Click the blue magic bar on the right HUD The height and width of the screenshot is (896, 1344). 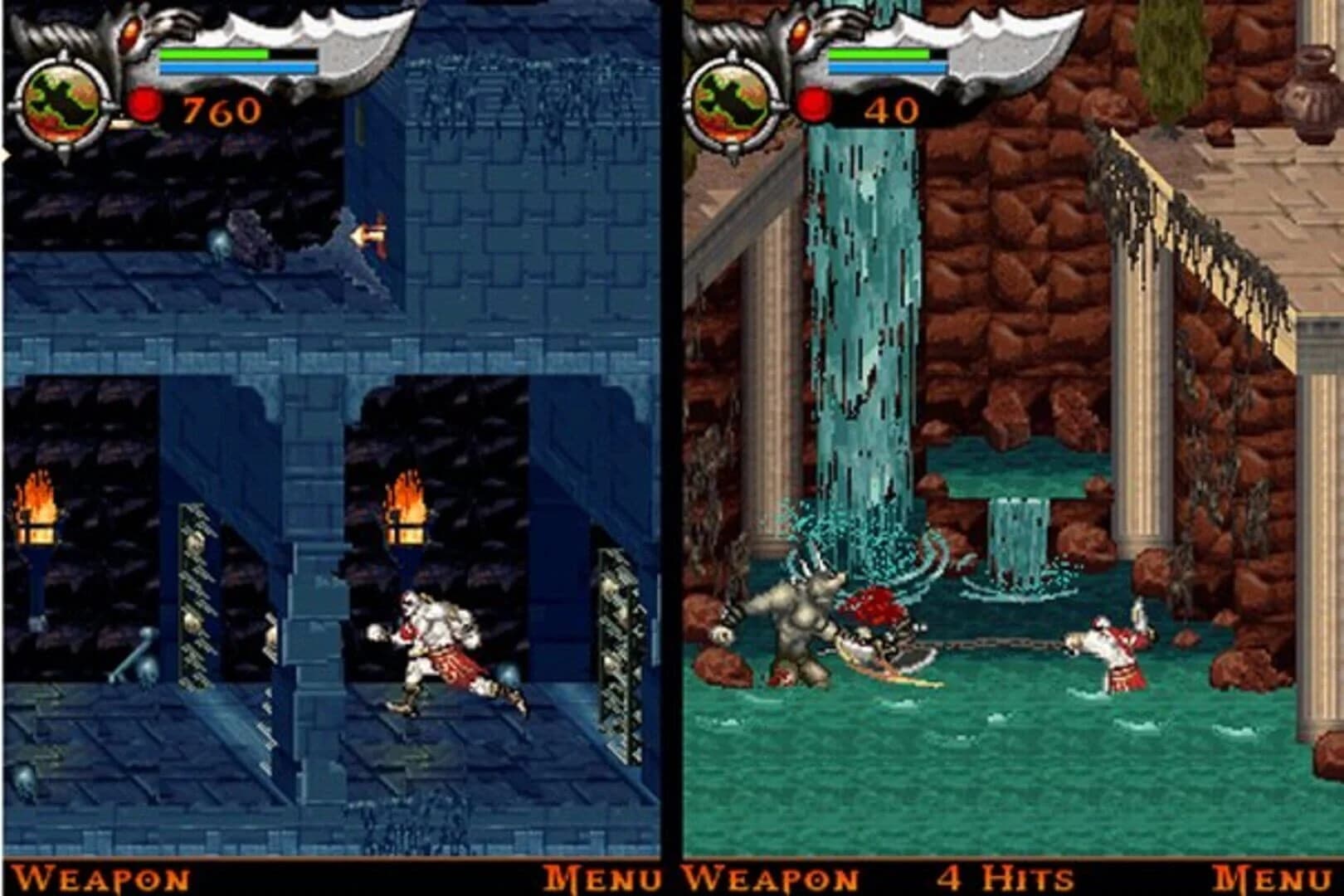tap(888, 66)
